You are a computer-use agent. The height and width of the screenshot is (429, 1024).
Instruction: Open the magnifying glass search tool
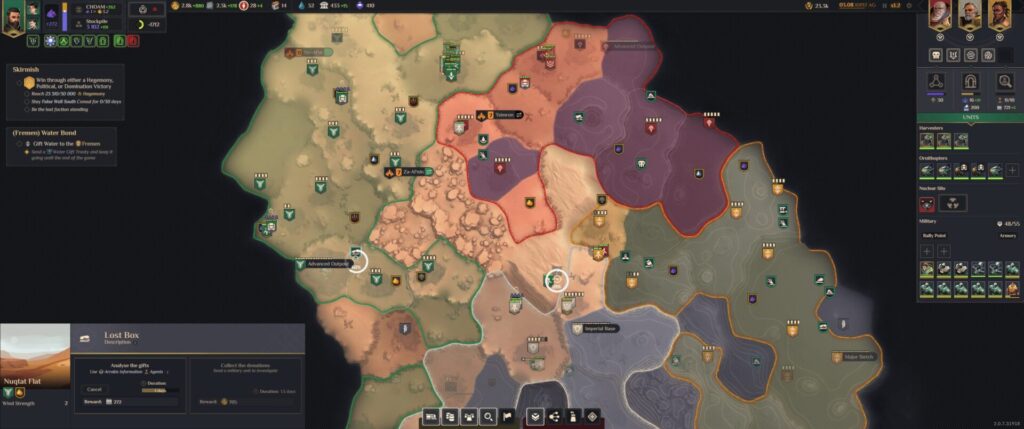488,416
